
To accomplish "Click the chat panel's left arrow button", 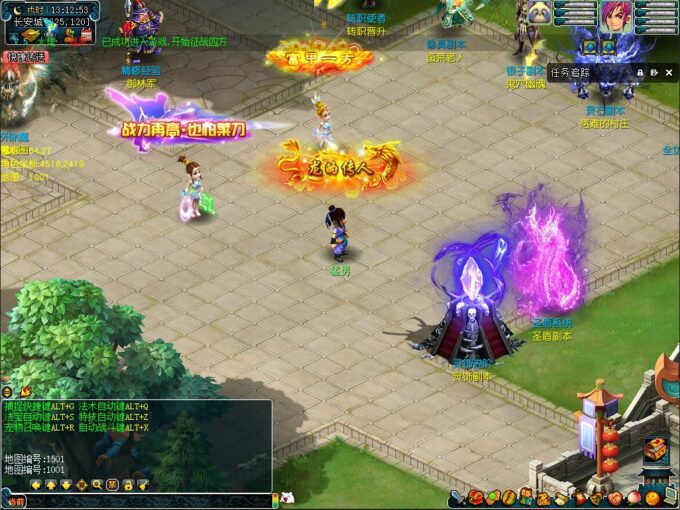I will coord(36,485).
